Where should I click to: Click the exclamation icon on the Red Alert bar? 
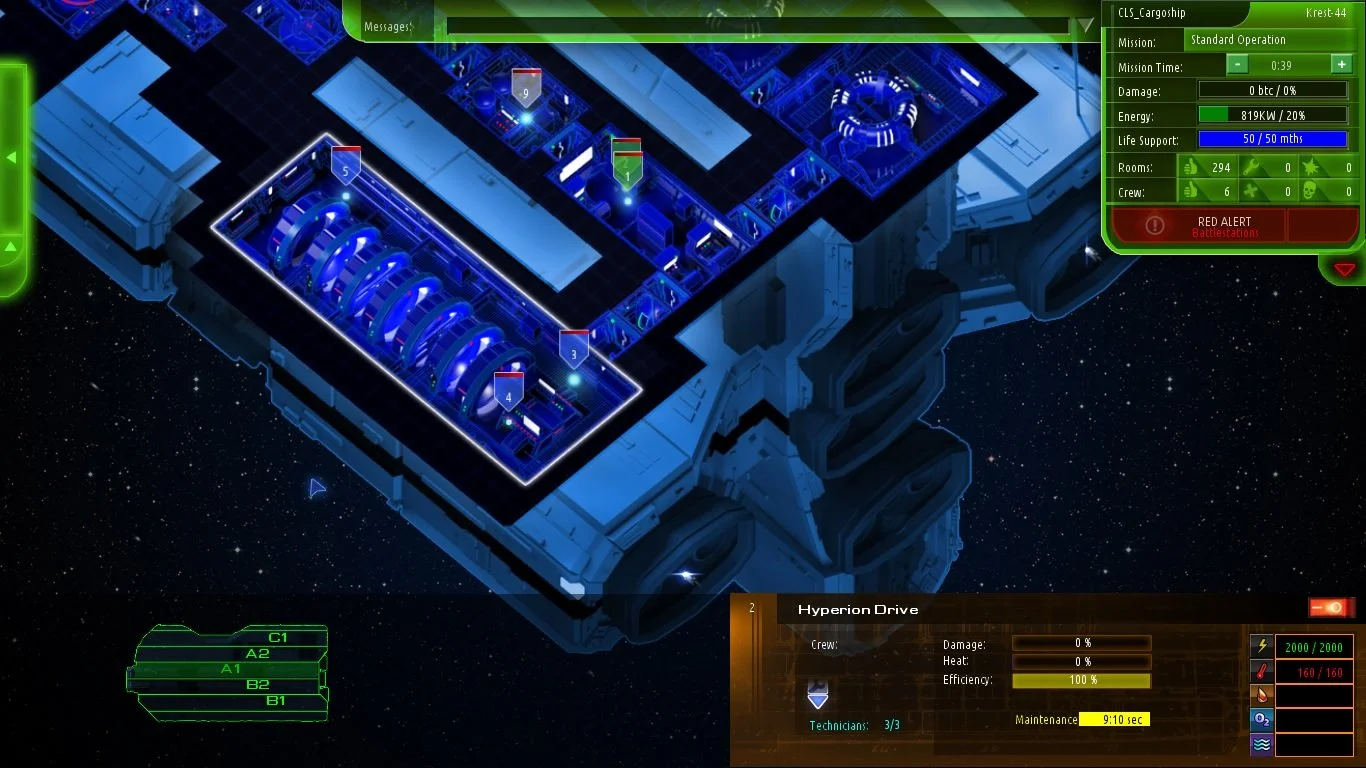coord(1156,225)
